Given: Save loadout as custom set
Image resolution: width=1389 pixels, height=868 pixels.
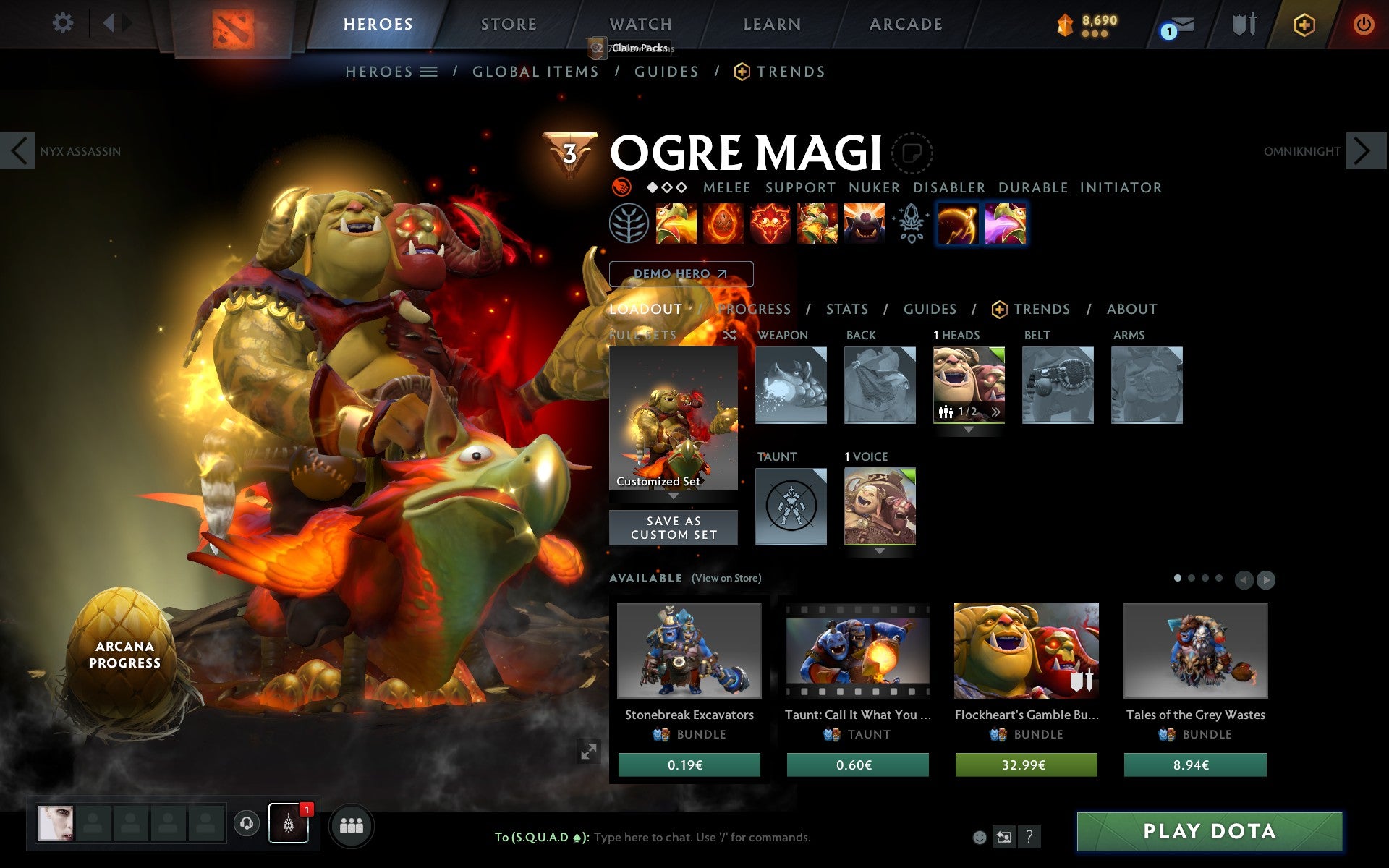Looking at the screenshot, I should pyautogui.click(x=674, y=527).
